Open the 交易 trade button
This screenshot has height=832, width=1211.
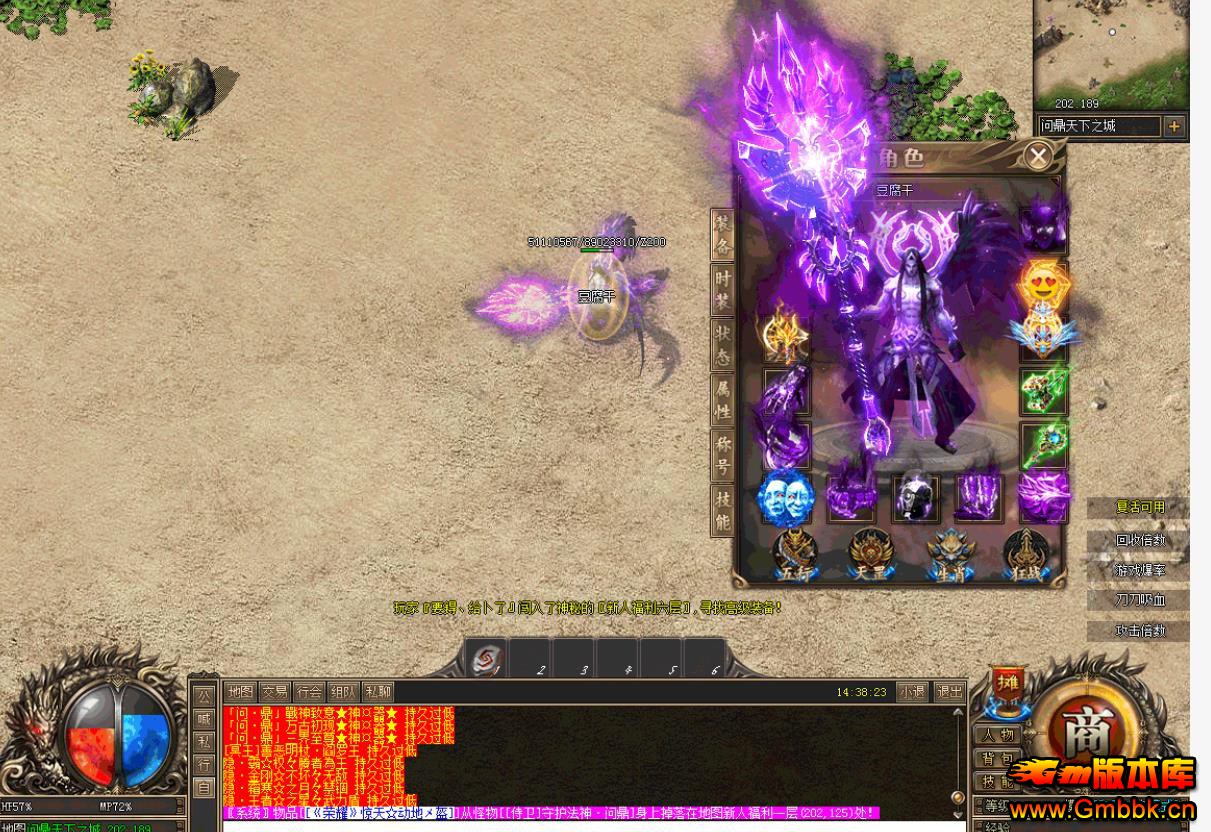coord(274,692)
